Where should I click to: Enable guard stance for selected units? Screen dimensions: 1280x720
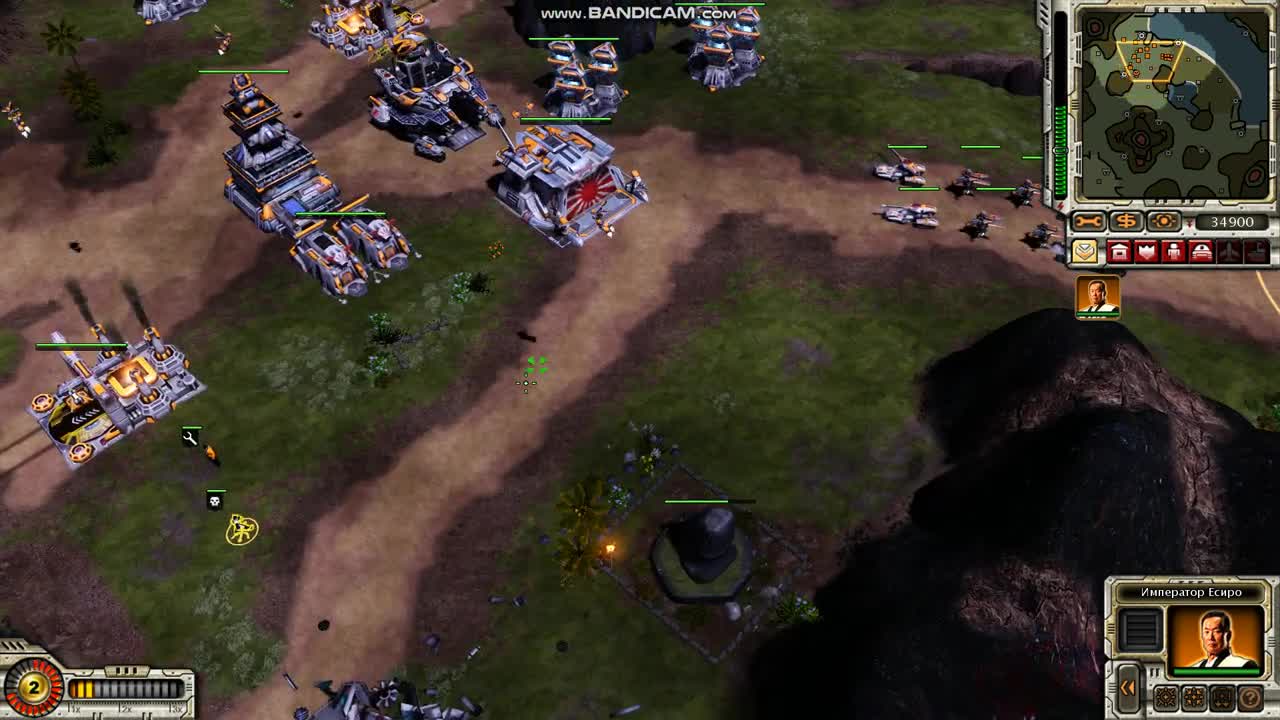(1194, 698)
